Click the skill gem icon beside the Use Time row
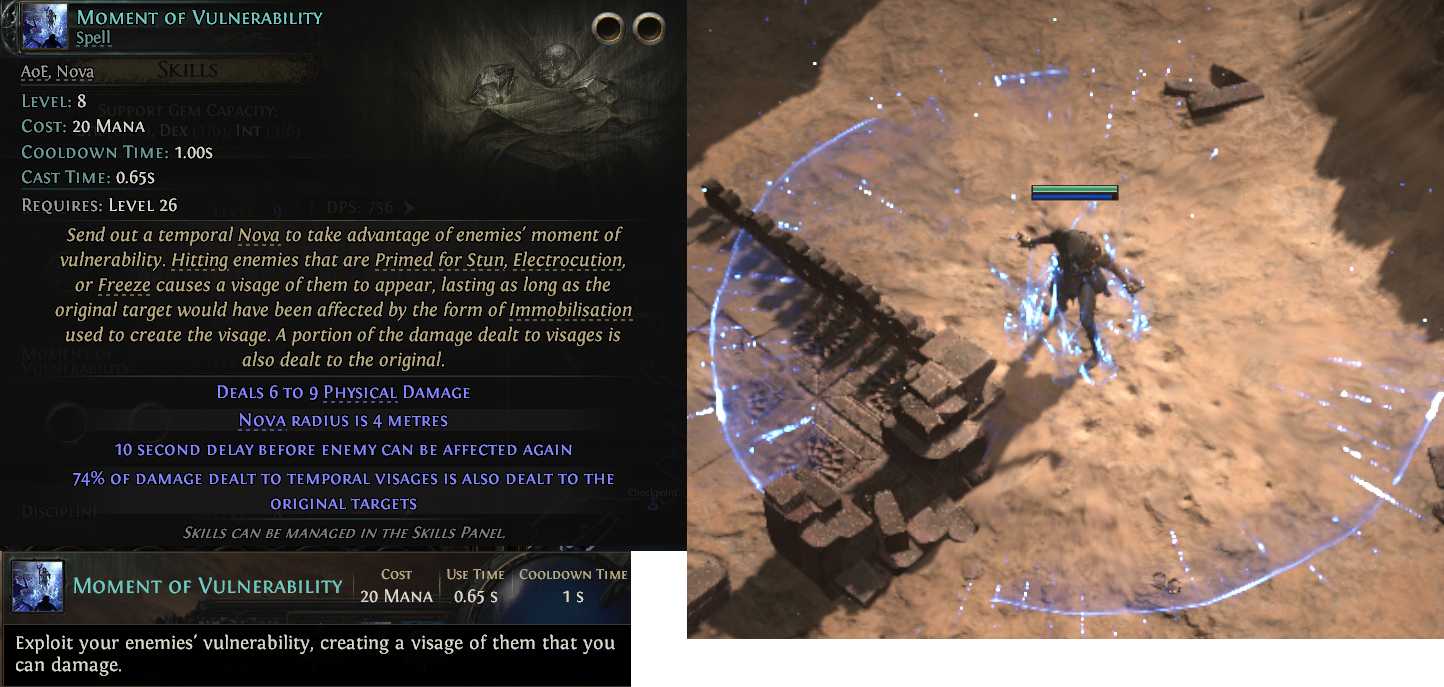The width and height of the screenshot is (1444, 687). (x=37, y=587)
